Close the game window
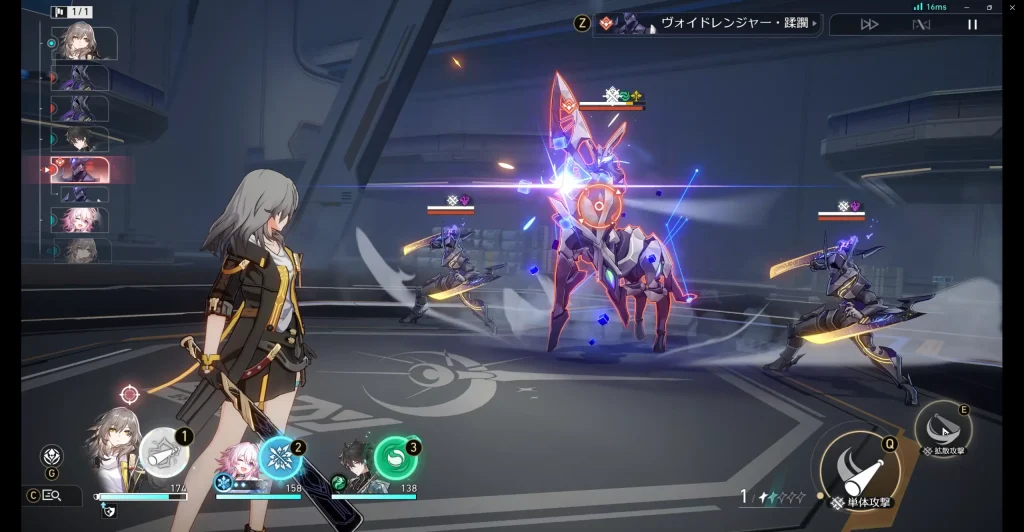This screenshot has width=1024, height=532. (x=1011, y=7)
